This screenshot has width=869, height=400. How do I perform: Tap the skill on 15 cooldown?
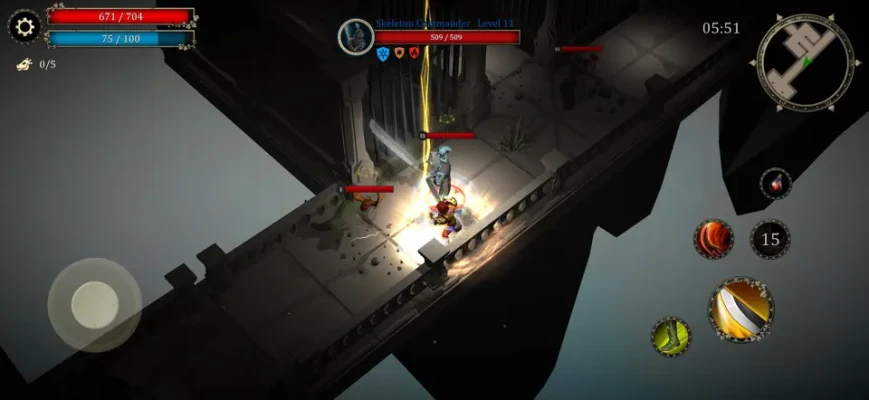click(x=770, y=239)
